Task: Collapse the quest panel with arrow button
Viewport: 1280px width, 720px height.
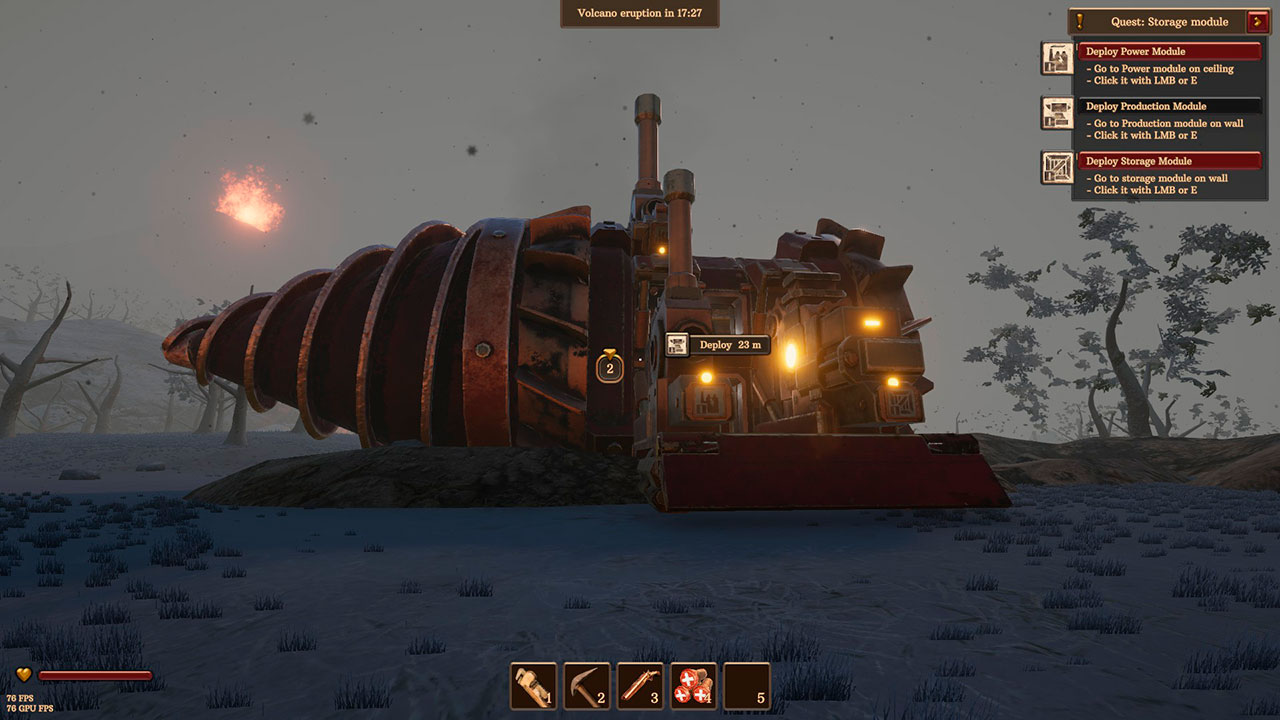Action: (x=1257, y=22)
